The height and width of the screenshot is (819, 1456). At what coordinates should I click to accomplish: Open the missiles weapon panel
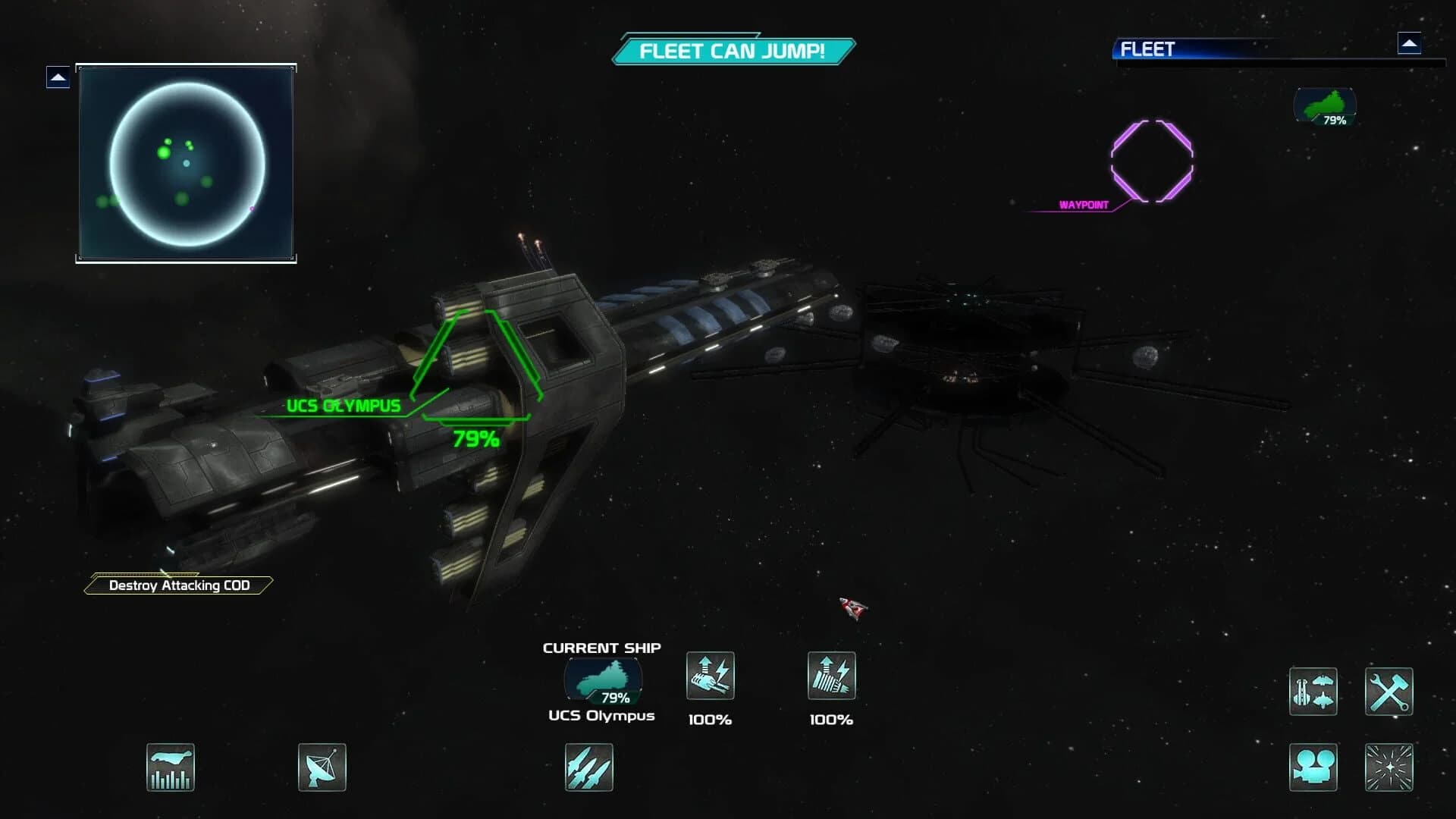coord(588,767)
